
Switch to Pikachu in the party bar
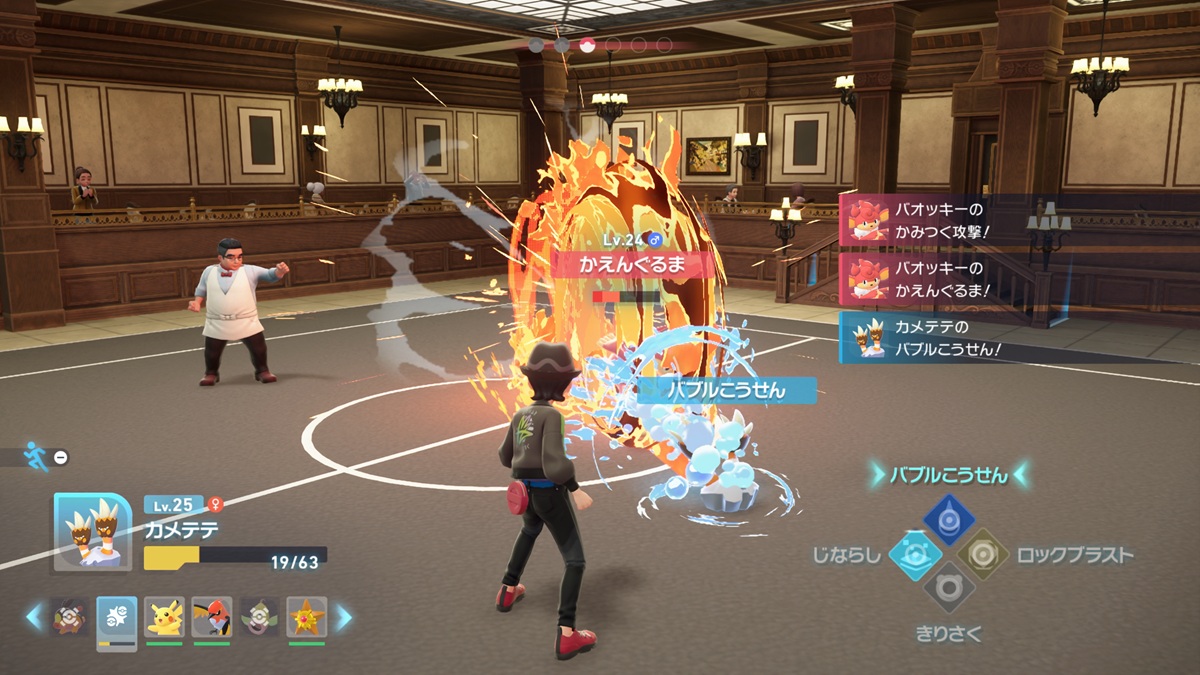coord(164,618)
